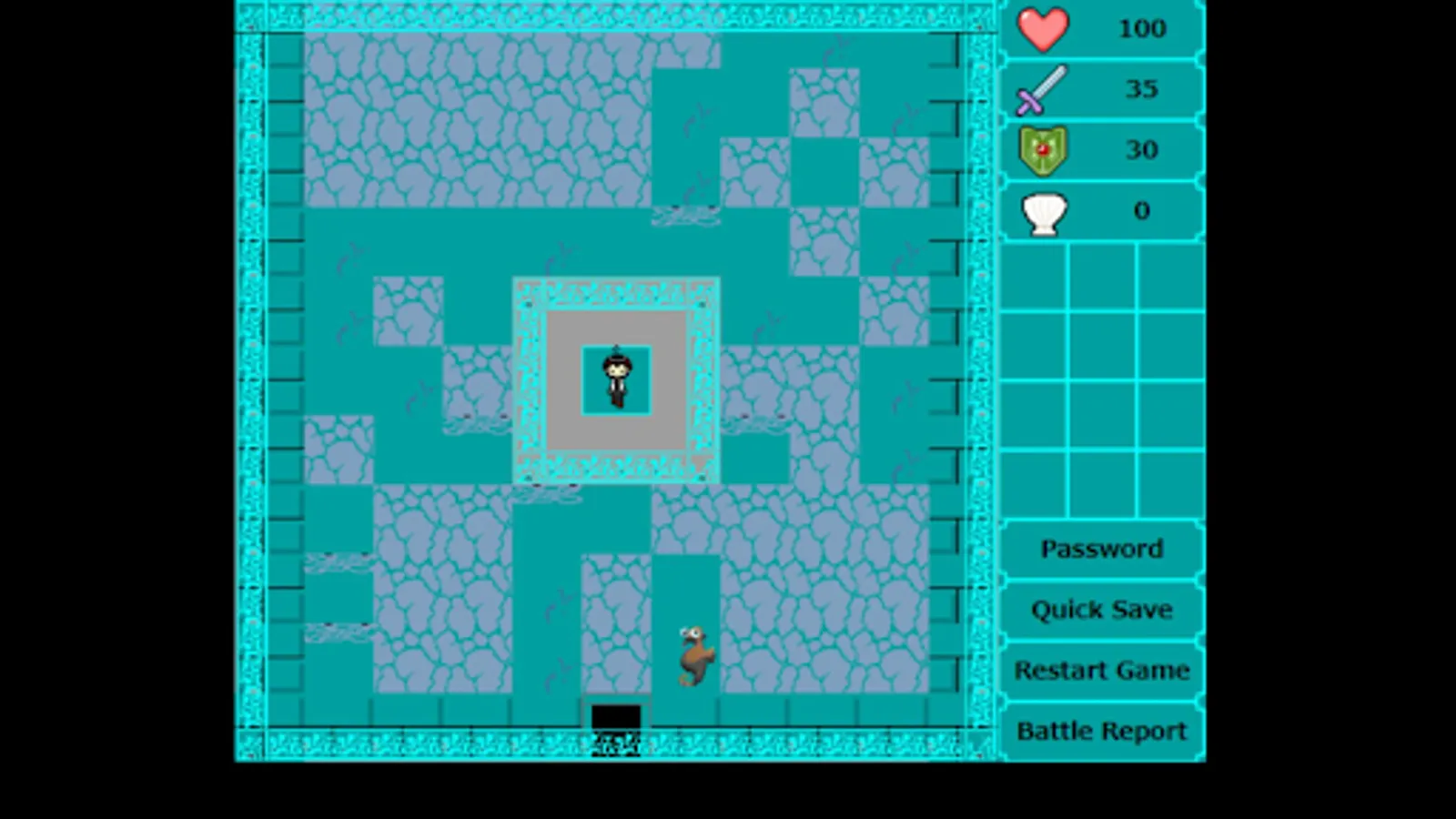Click Quick Save
The height and width of the screenshot is (819, 1456).
point(1101,610)
